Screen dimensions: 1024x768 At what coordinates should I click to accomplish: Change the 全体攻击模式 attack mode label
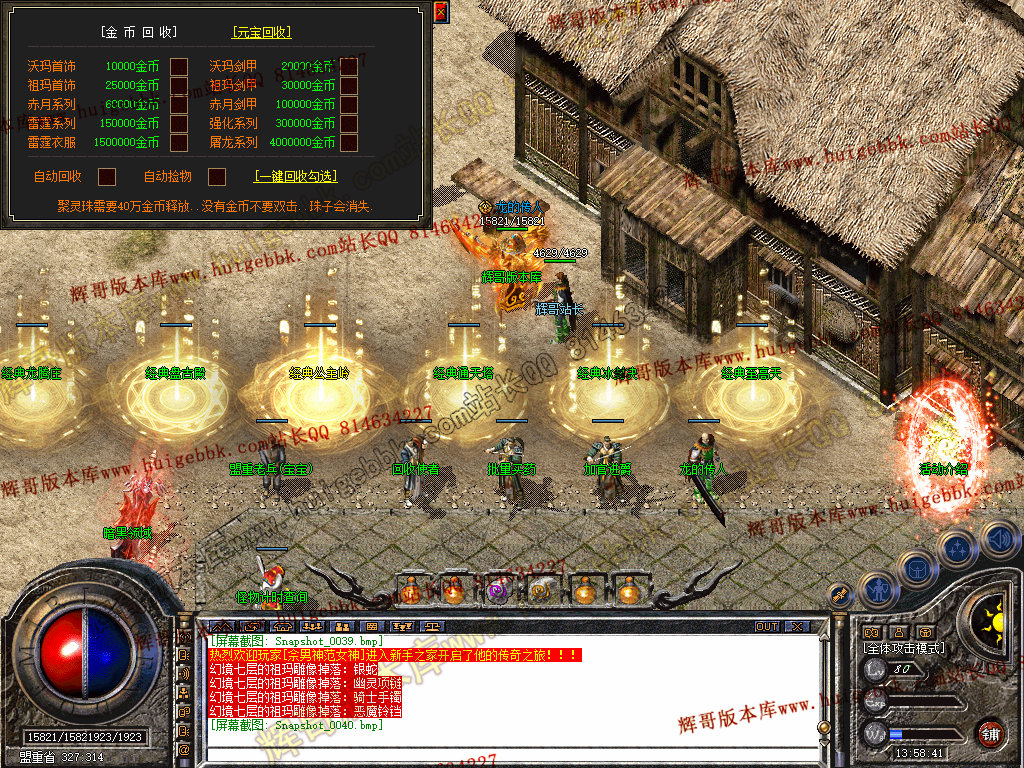tap(903, 649)
